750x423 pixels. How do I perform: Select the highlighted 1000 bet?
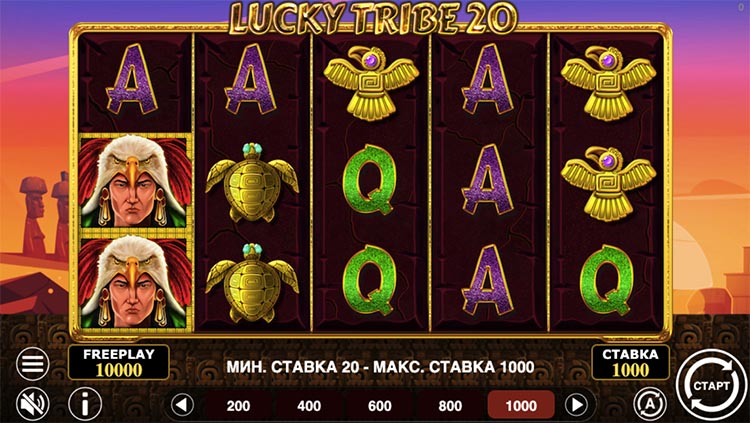coord(522,405)
